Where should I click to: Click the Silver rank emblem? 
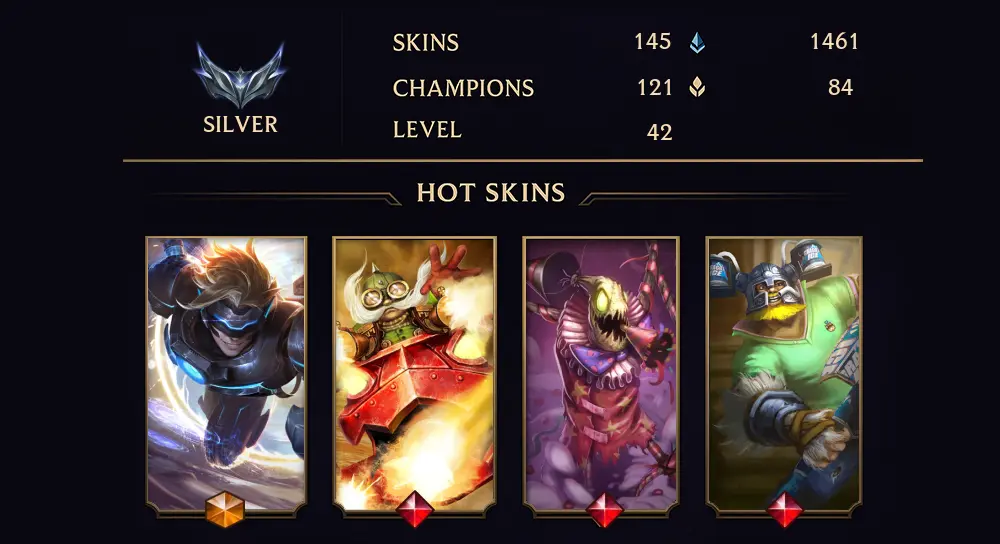coord(240,77)
